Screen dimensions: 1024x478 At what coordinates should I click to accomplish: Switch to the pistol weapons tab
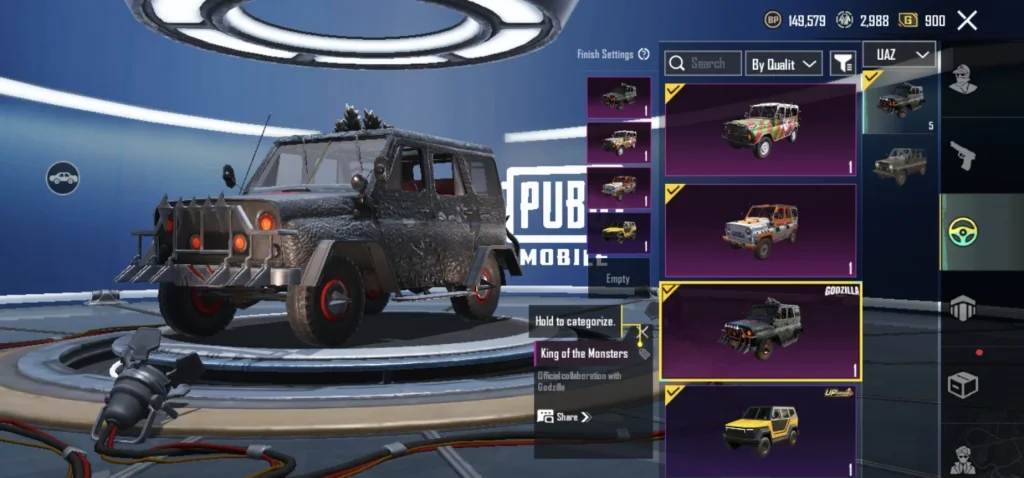pyautogui.click(x=962, y=155)
